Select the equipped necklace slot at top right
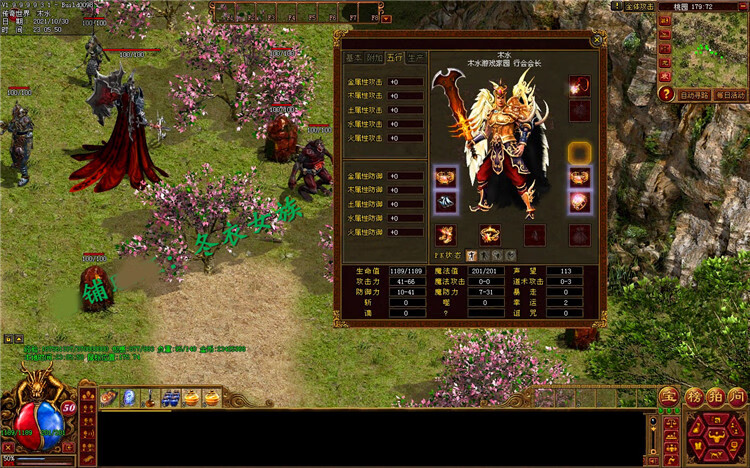750x468 pixels. click(580, 87)
